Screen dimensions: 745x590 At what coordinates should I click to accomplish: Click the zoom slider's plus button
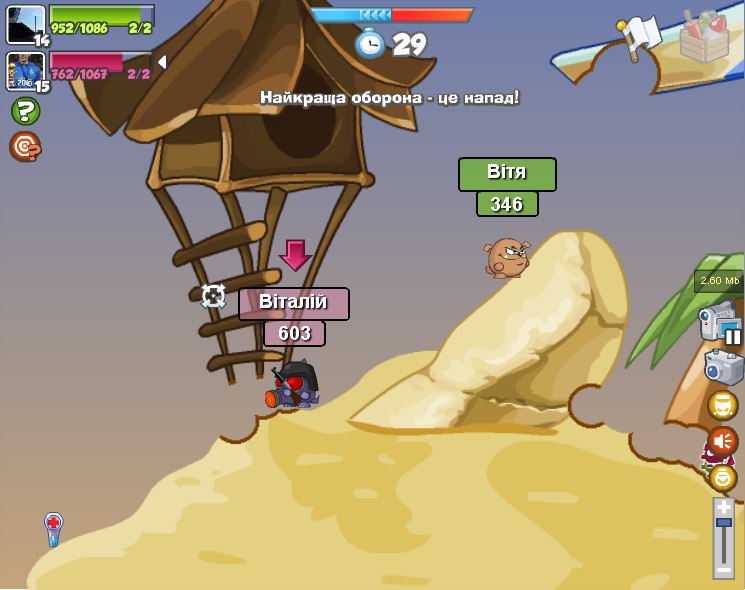723,507
